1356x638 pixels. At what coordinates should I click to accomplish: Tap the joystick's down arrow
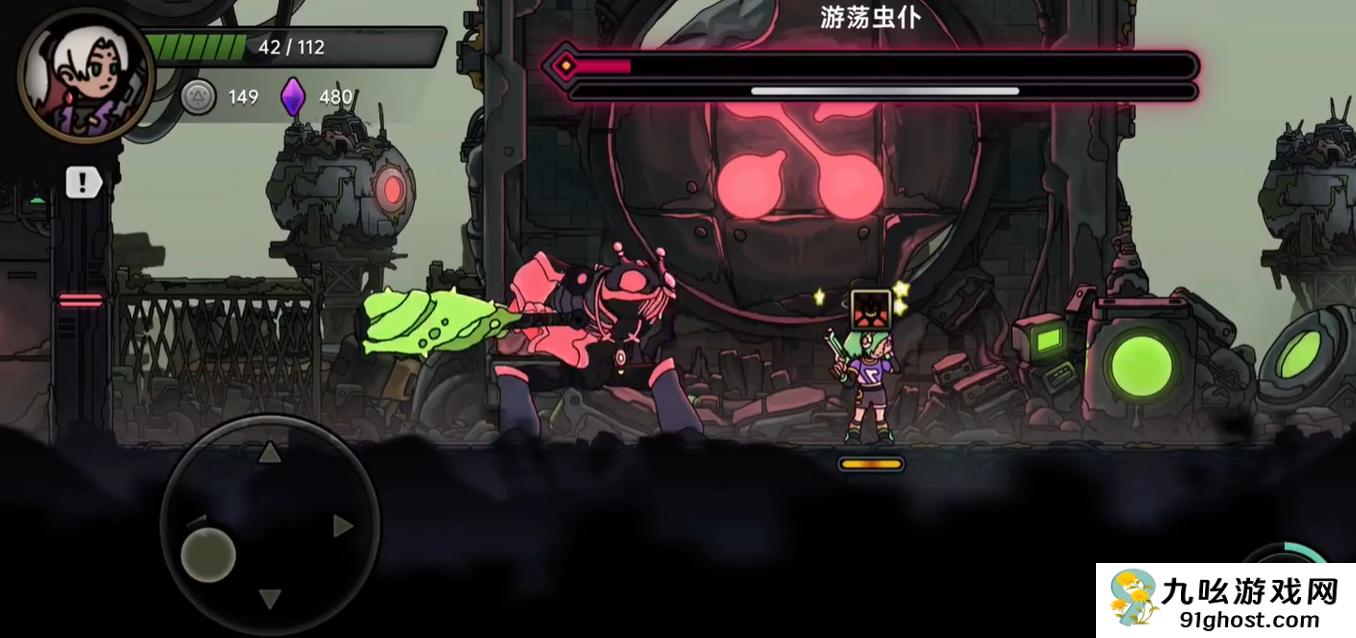pos(269,599)
